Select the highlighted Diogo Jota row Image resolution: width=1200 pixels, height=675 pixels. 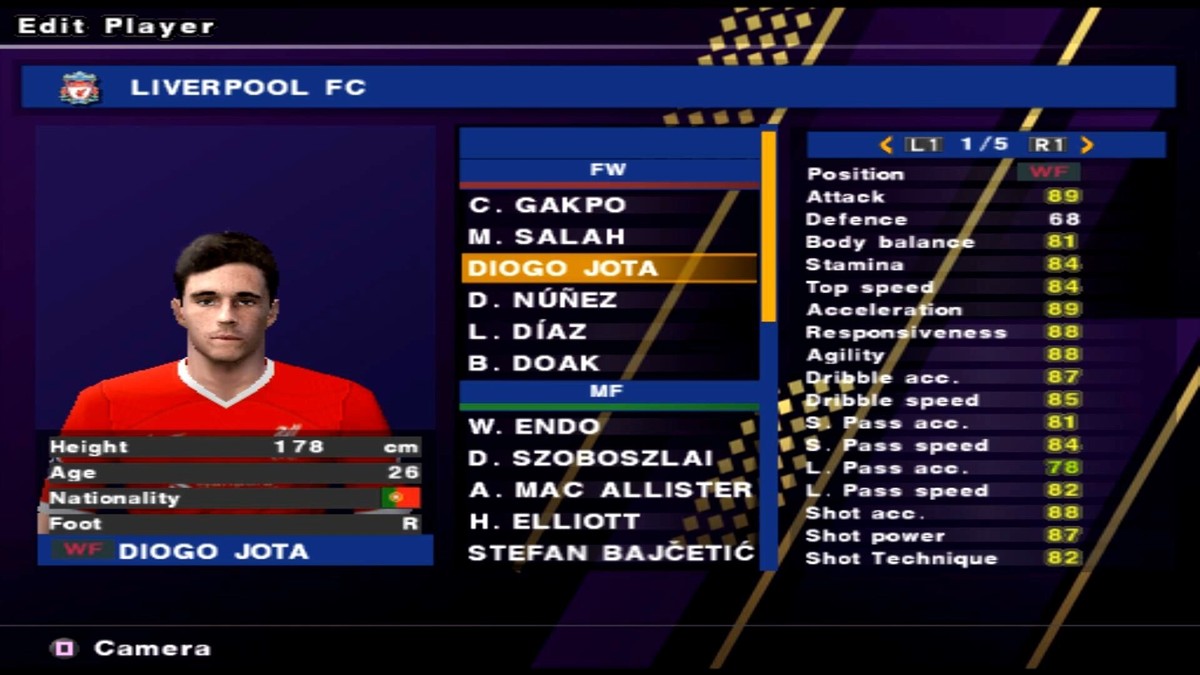click(x=563, y=268)
